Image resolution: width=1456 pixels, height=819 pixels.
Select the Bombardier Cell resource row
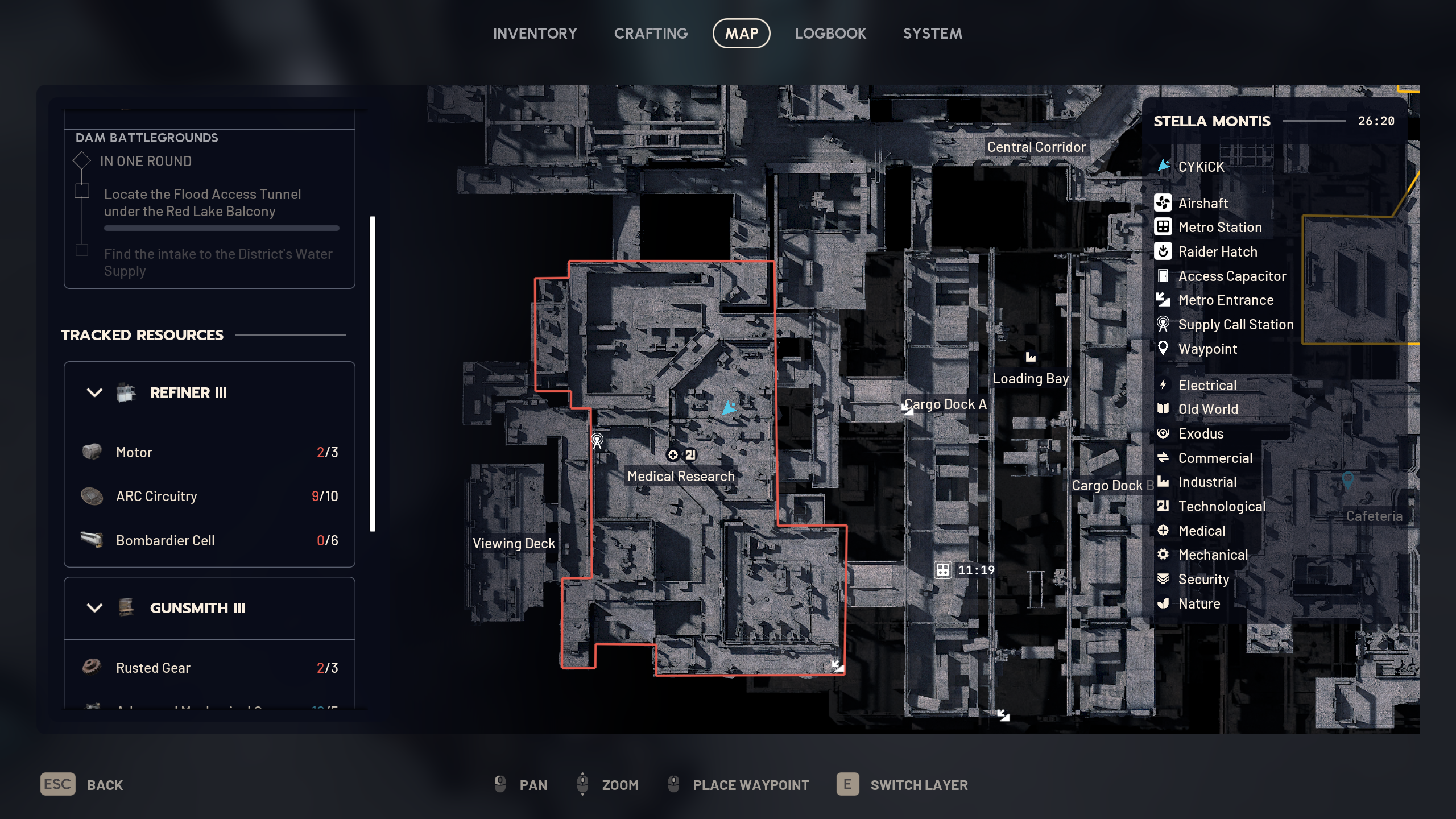(x=209, y=540)
